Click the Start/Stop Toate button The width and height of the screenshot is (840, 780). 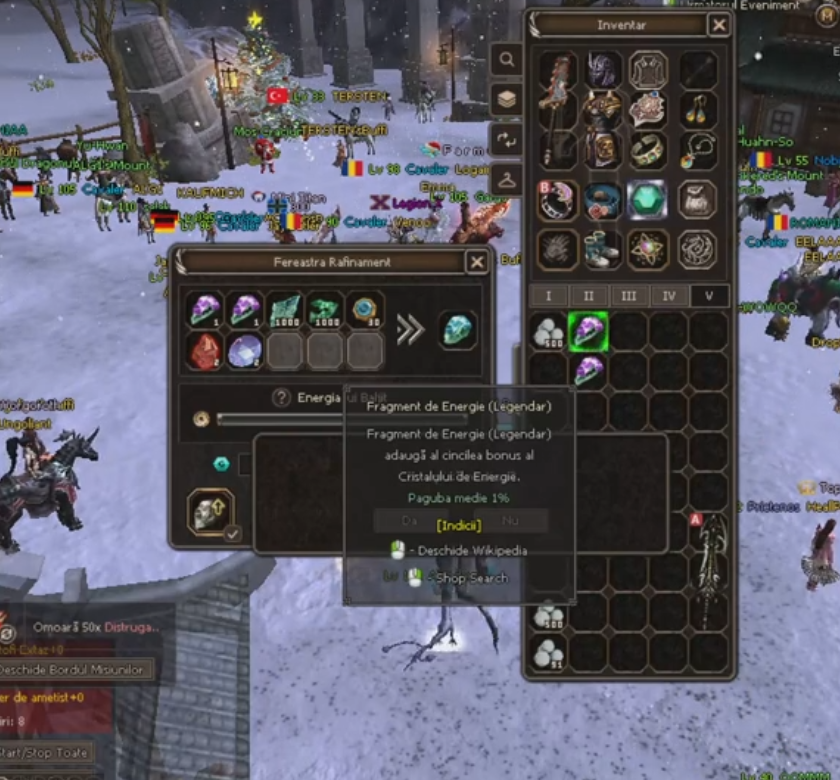pos(45,752)
